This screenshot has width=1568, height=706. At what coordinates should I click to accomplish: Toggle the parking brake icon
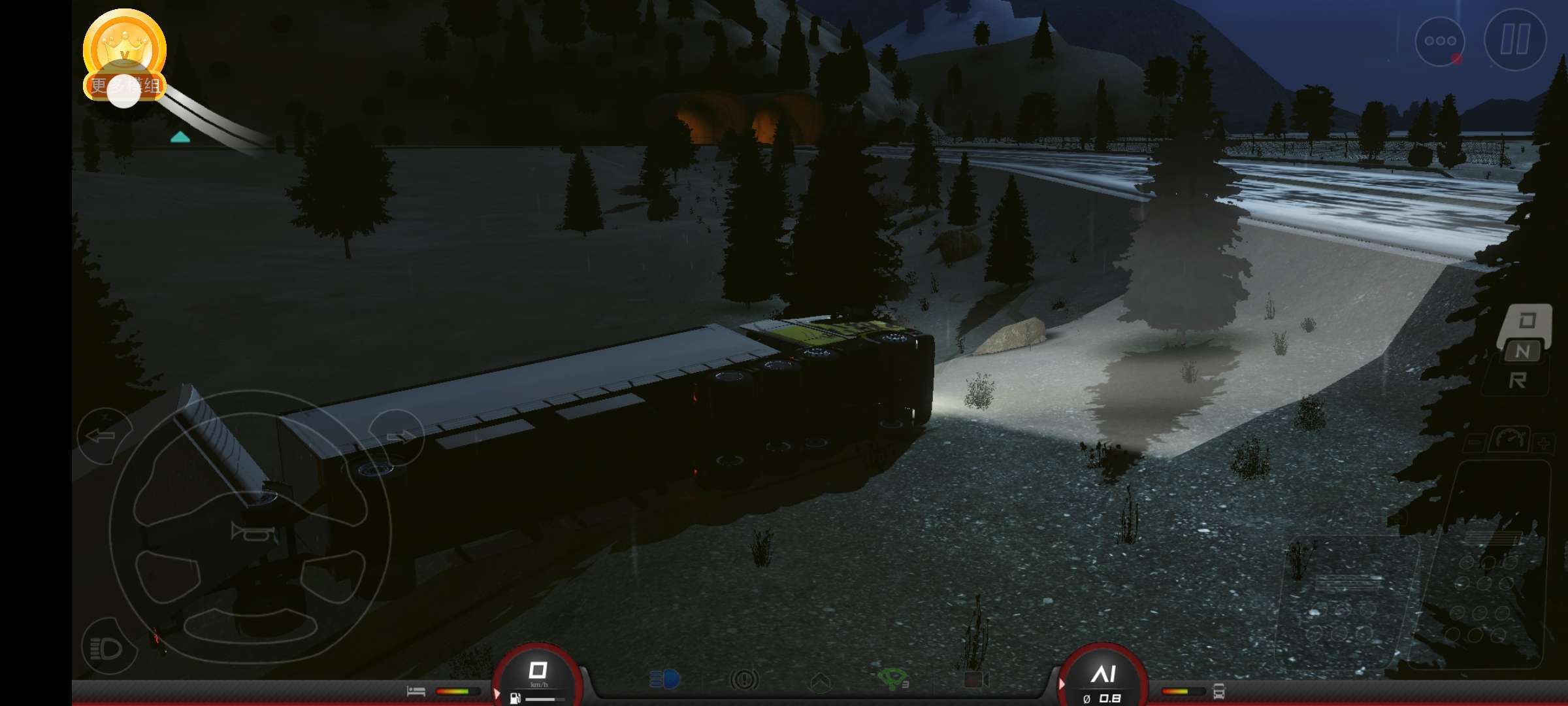coord(743,681)
